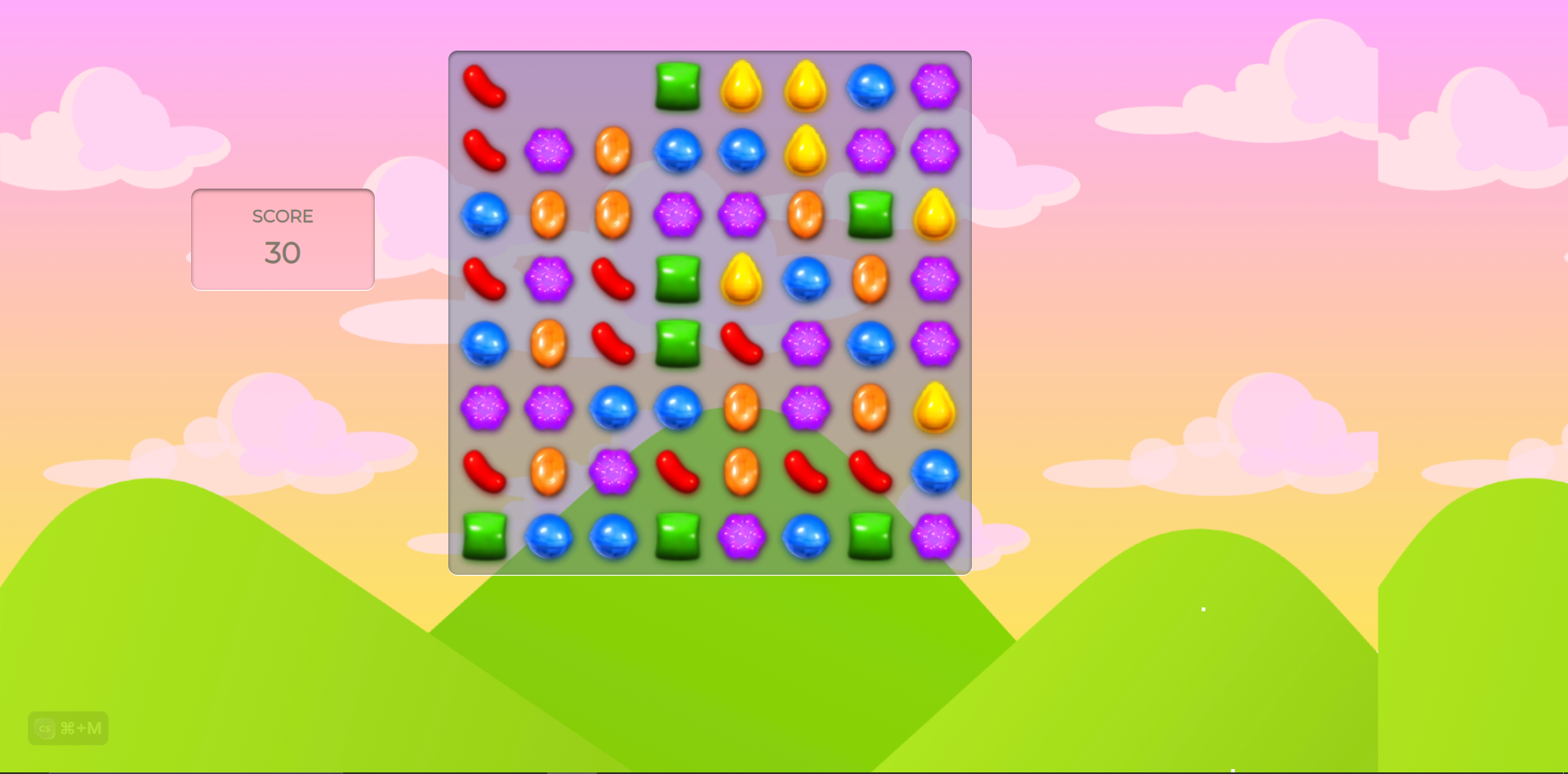
Task: Click the red candy in the seventh row
Action: coord(677,474)
